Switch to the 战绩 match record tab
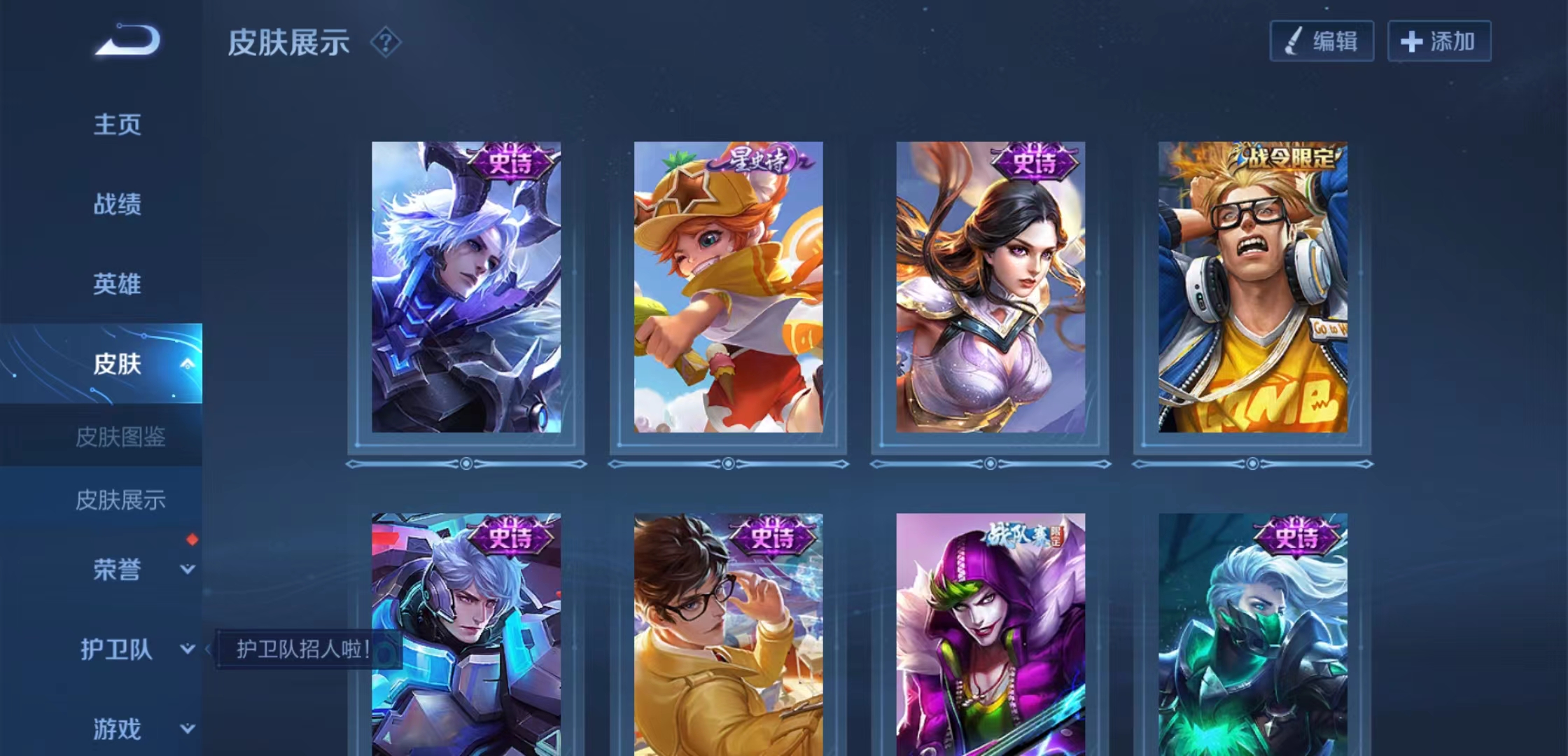Image resolution: width=1568 pixels, height=756 pixels. tap(118, 204)
